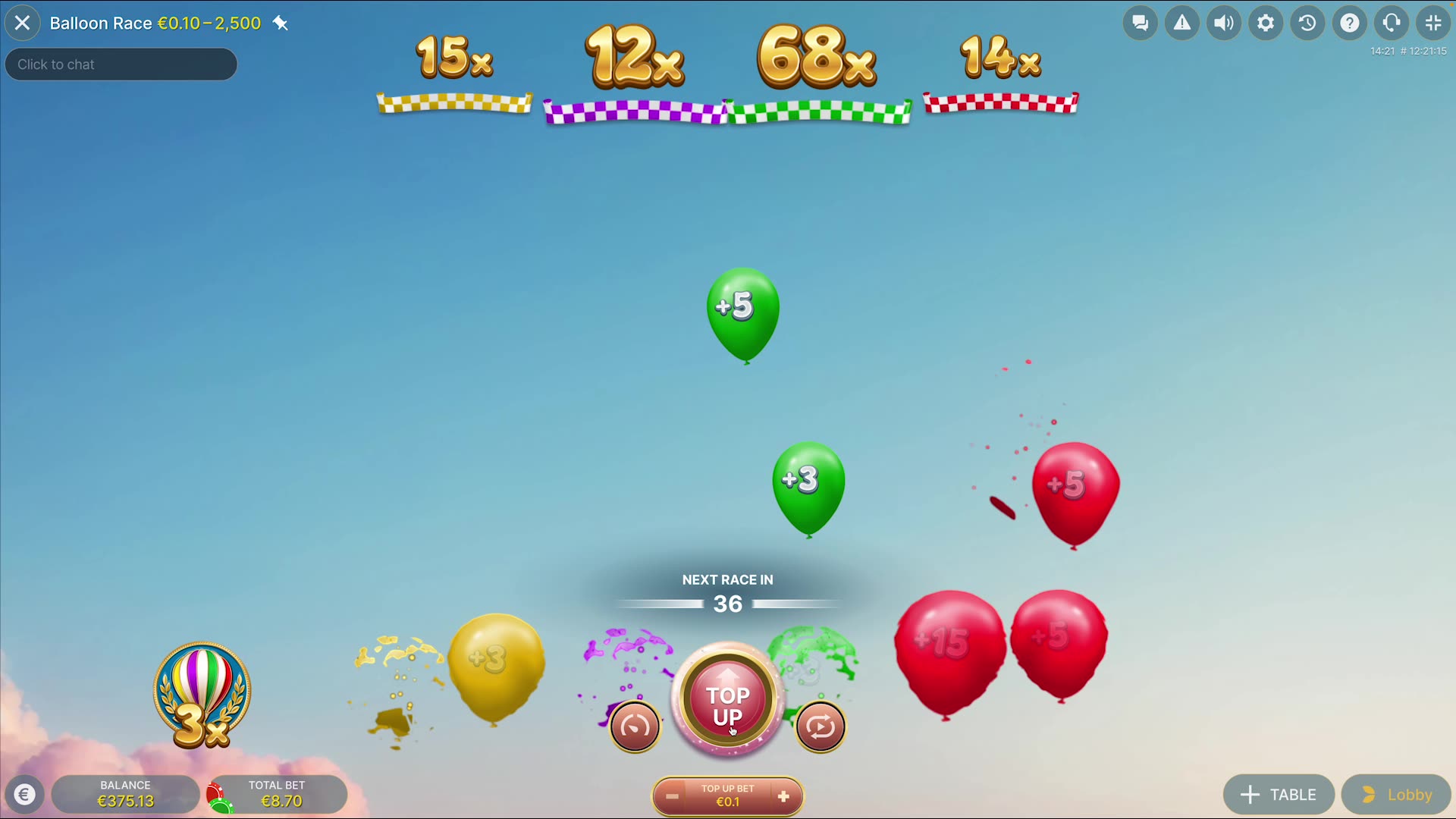Add a new table with TABLE button
The height and width of the screenshot is (819, 1456).
coord(1279,794)
